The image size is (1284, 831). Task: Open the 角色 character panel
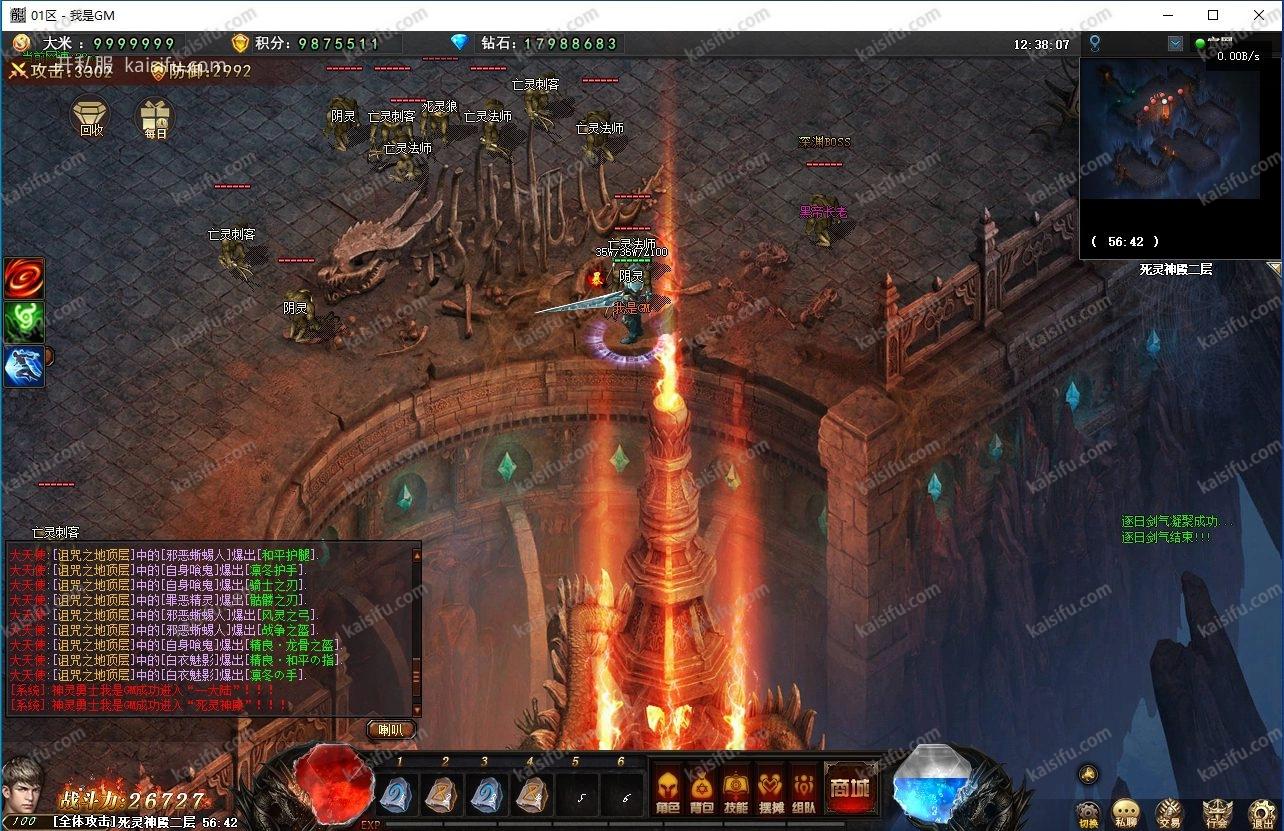point(667,790)
